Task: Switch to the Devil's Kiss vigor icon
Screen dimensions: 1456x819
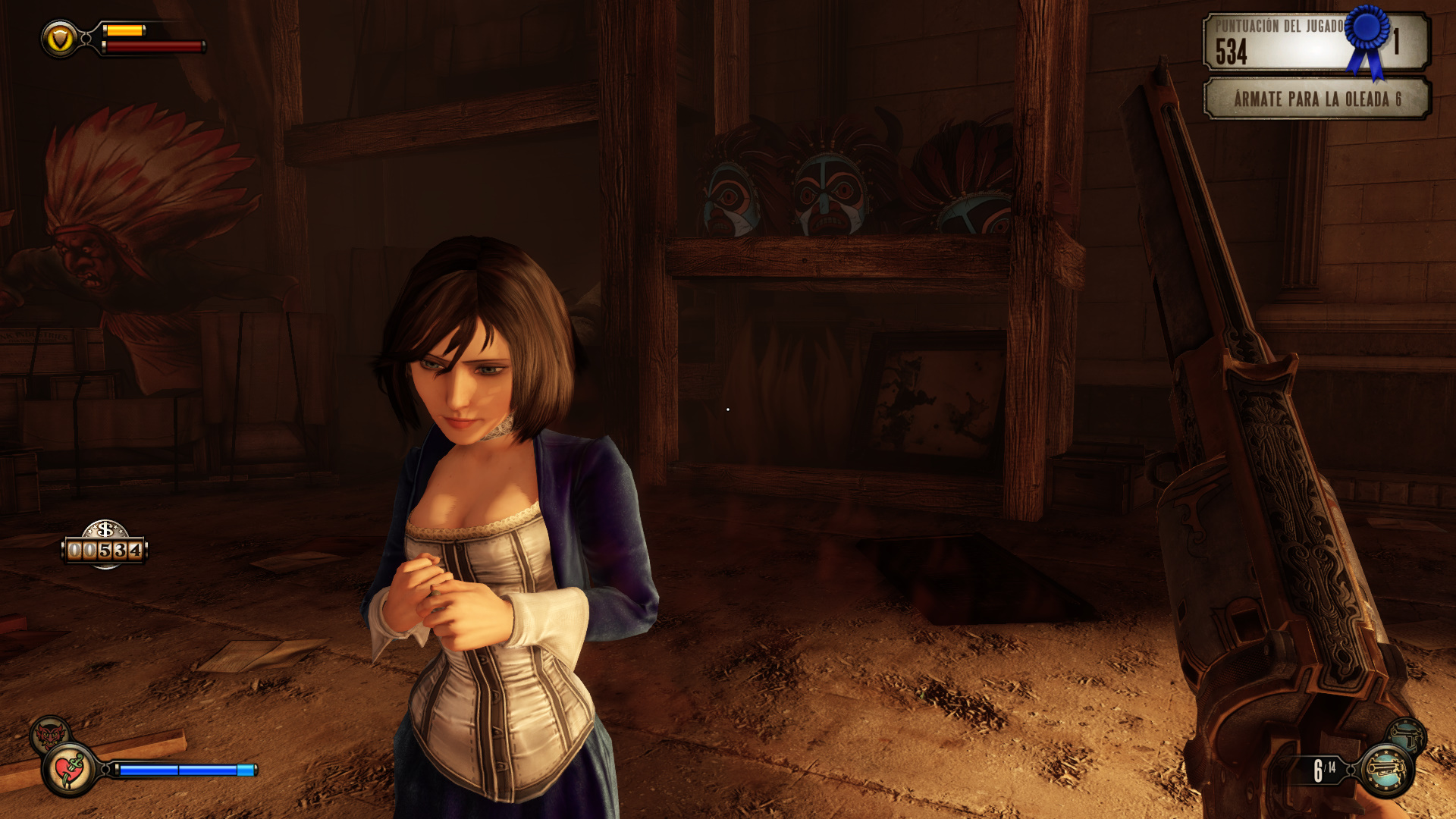Action: [x=49, y=734]
